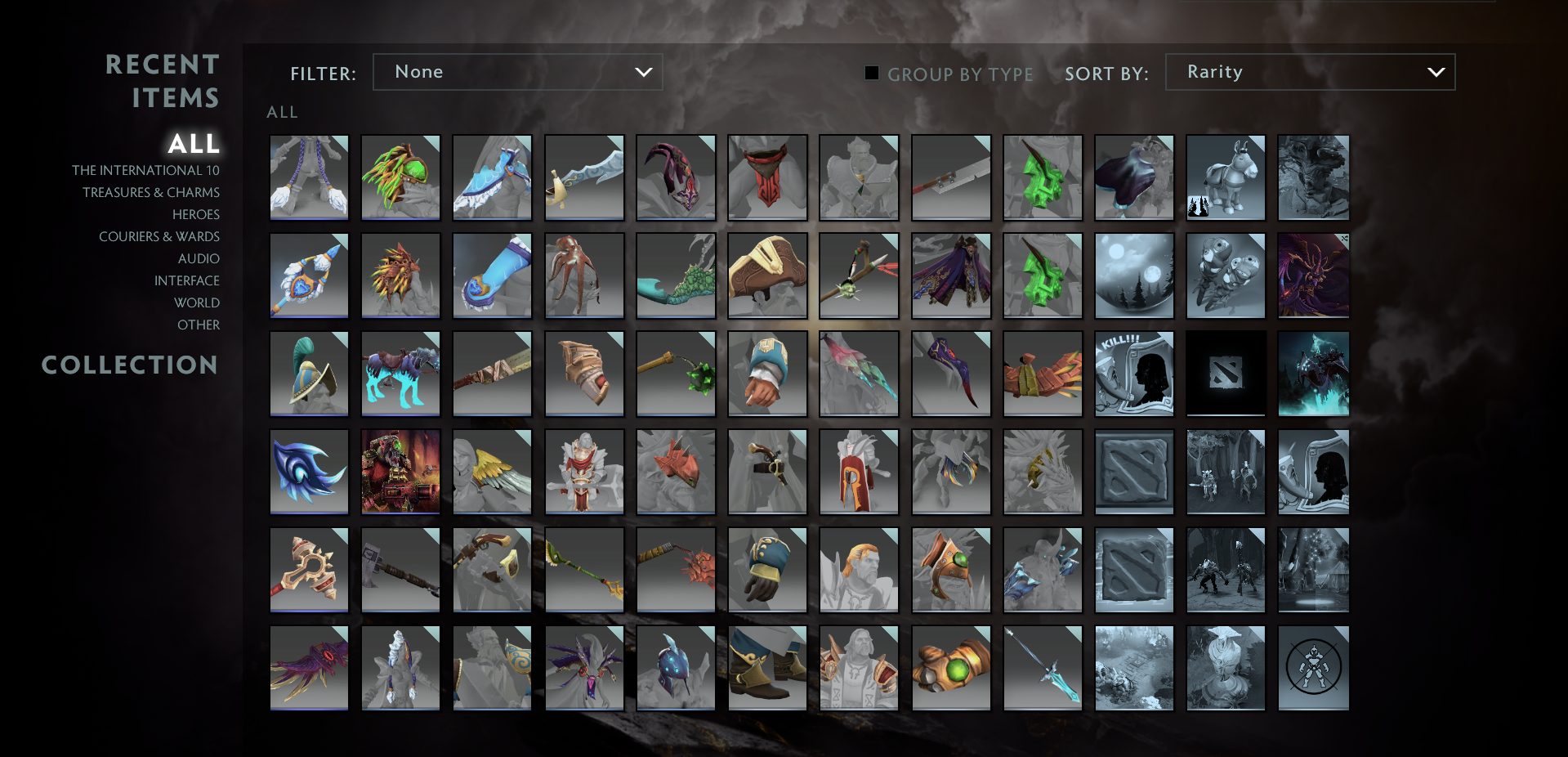
Task: Open the moonlit forest loading screen thumbnail
Action: click(x=1133, y=275)
